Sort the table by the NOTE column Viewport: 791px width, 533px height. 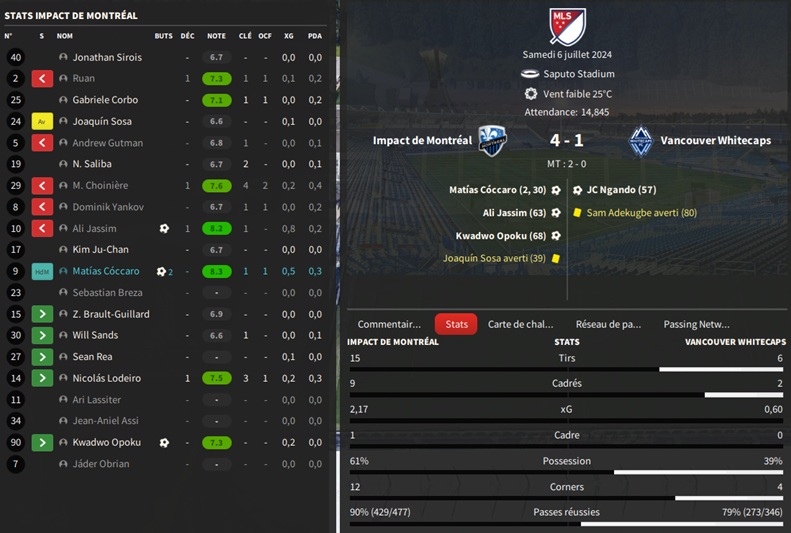216,36
